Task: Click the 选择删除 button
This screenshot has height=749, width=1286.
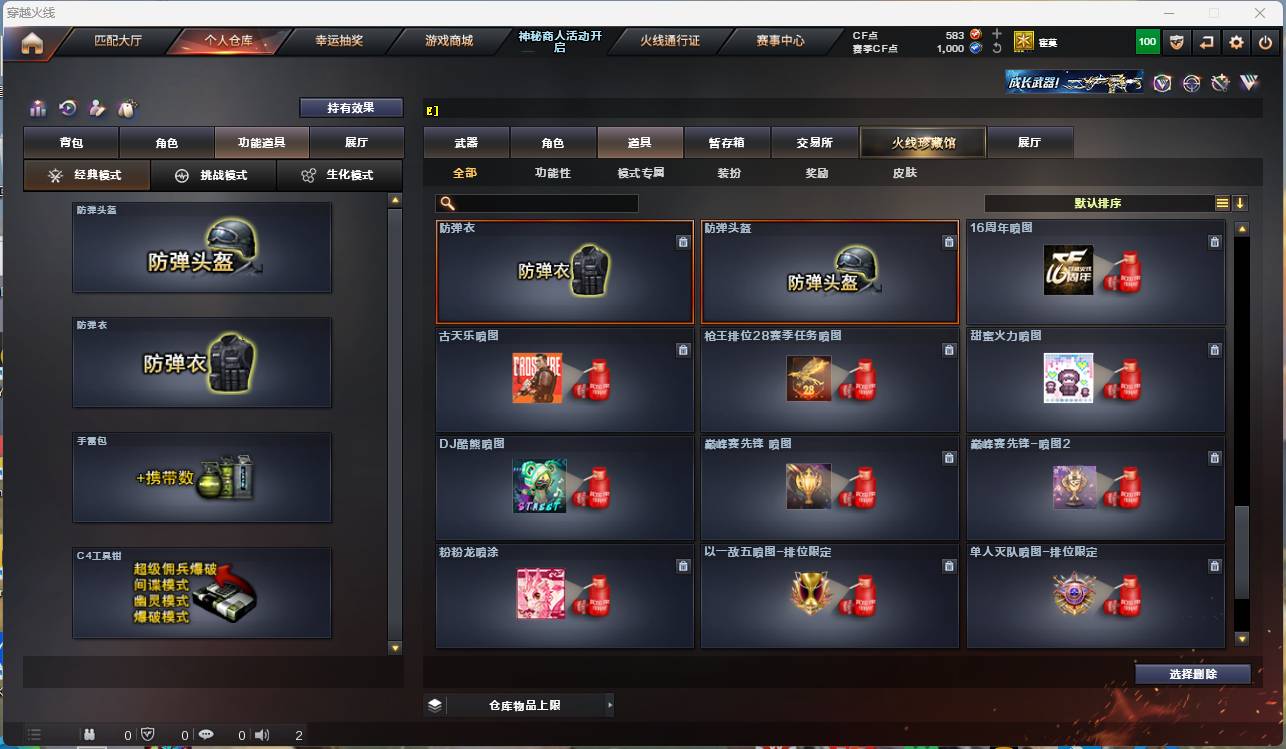Action: coord(1192,673)
